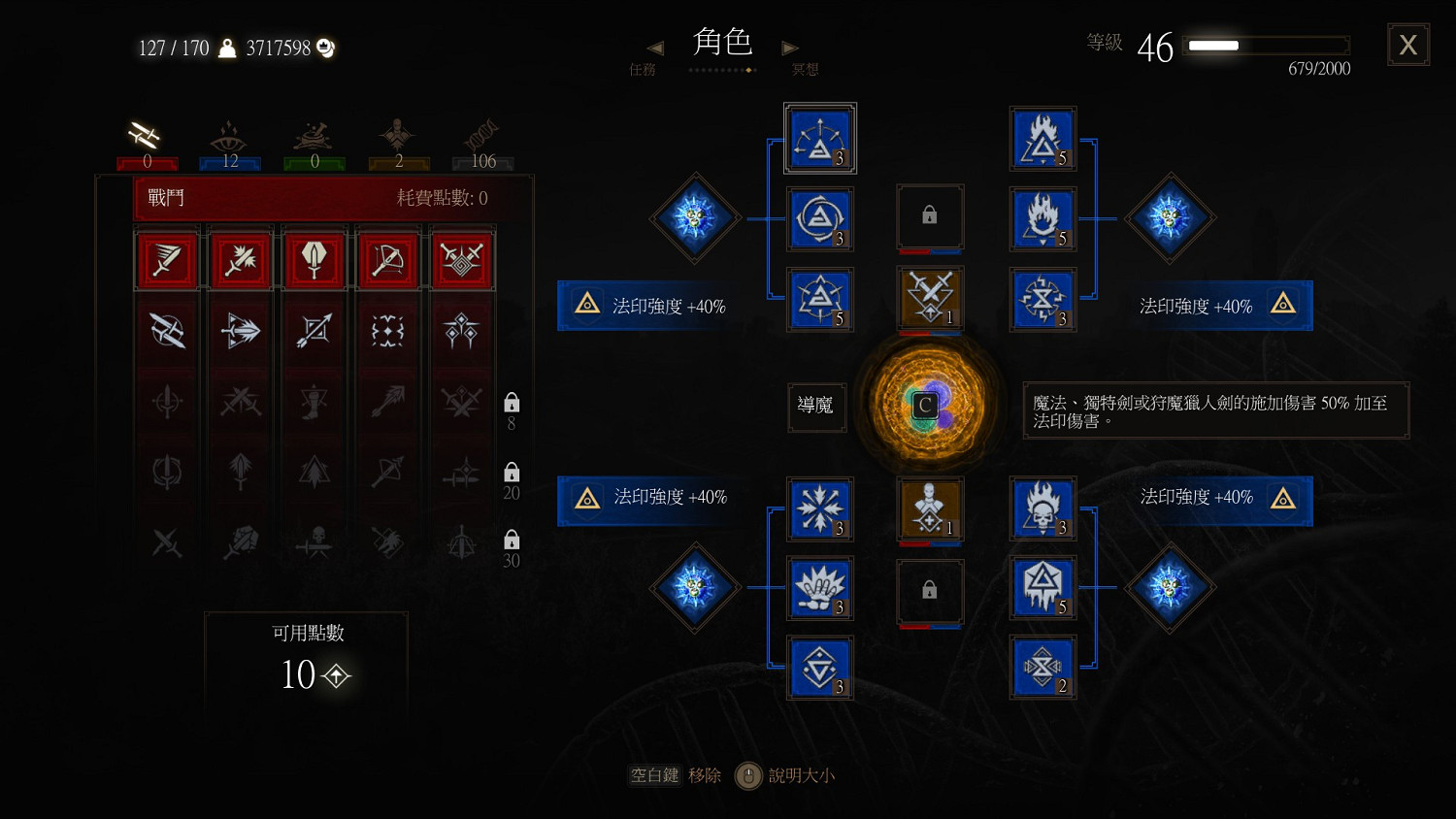Select the Combat (戰鬥) crossed-swords category icon

(x=146, y=136)
